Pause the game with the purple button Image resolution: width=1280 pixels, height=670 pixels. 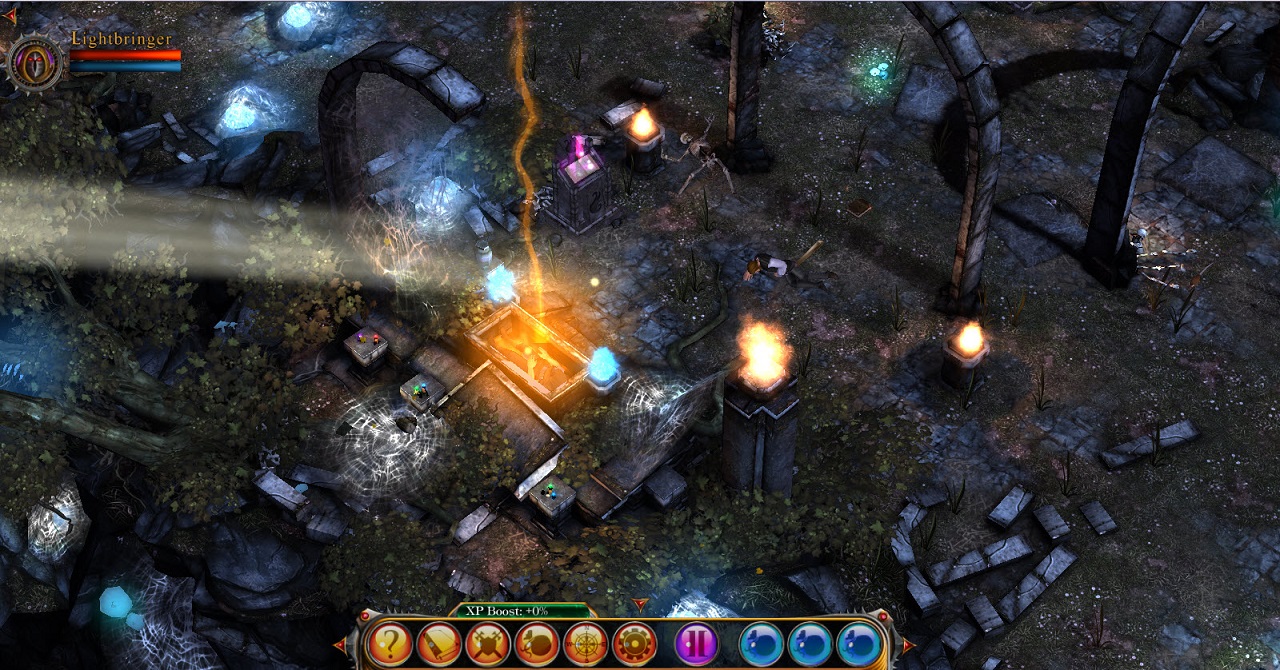point(696,643)
